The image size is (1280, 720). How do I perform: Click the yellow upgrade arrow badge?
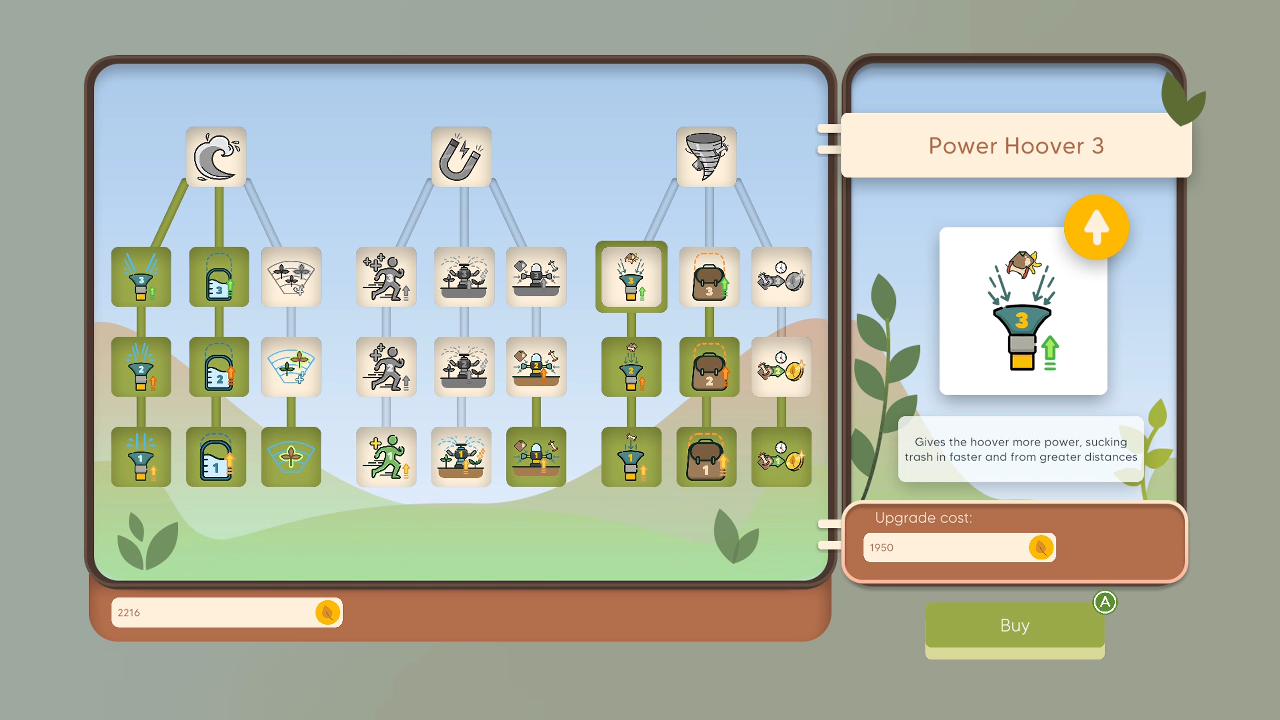pyautogui.click(x=1097, y=227)
